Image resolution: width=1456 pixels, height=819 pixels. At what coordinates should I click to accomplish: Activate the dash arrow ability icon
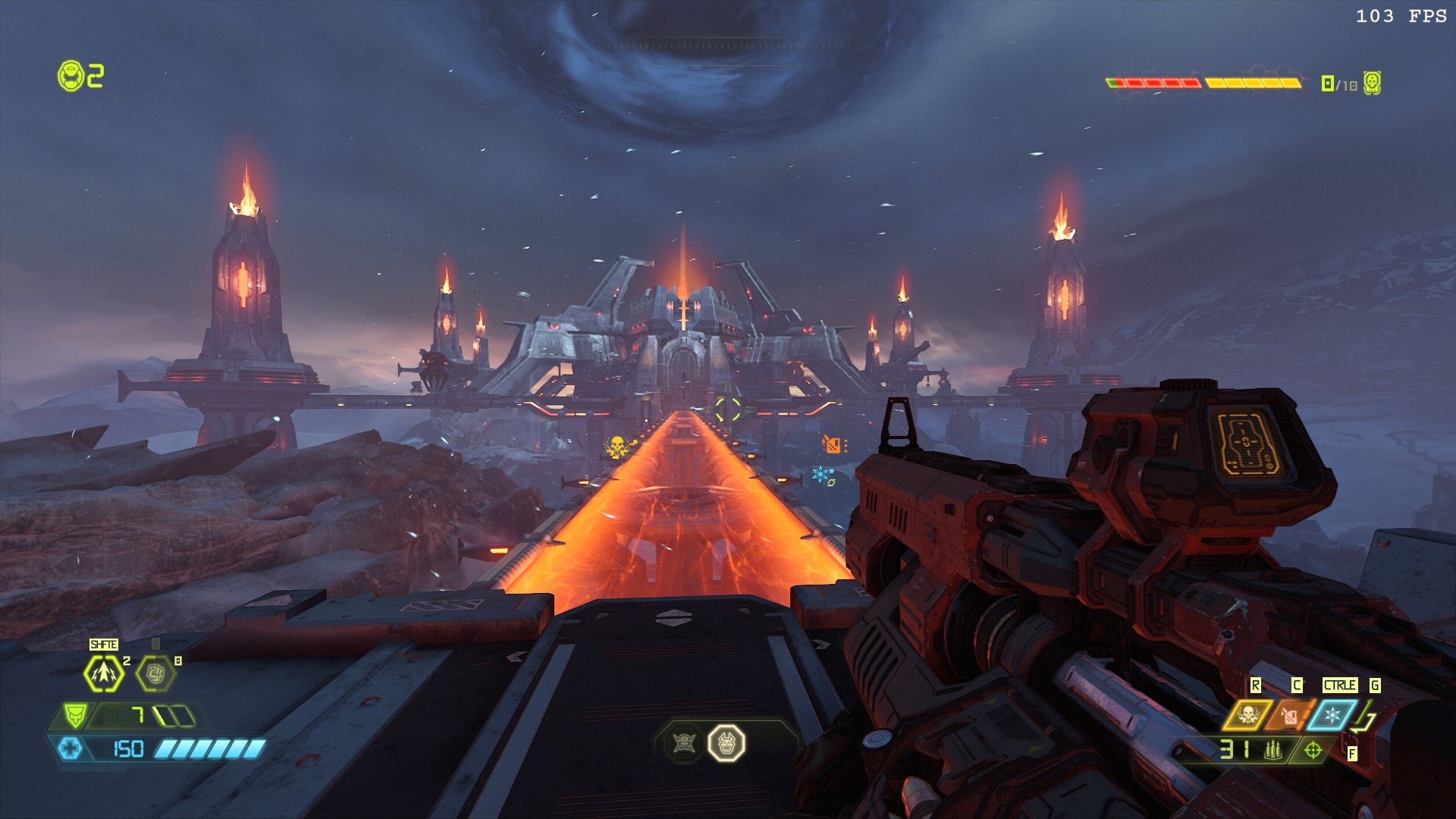pos(103,673)
